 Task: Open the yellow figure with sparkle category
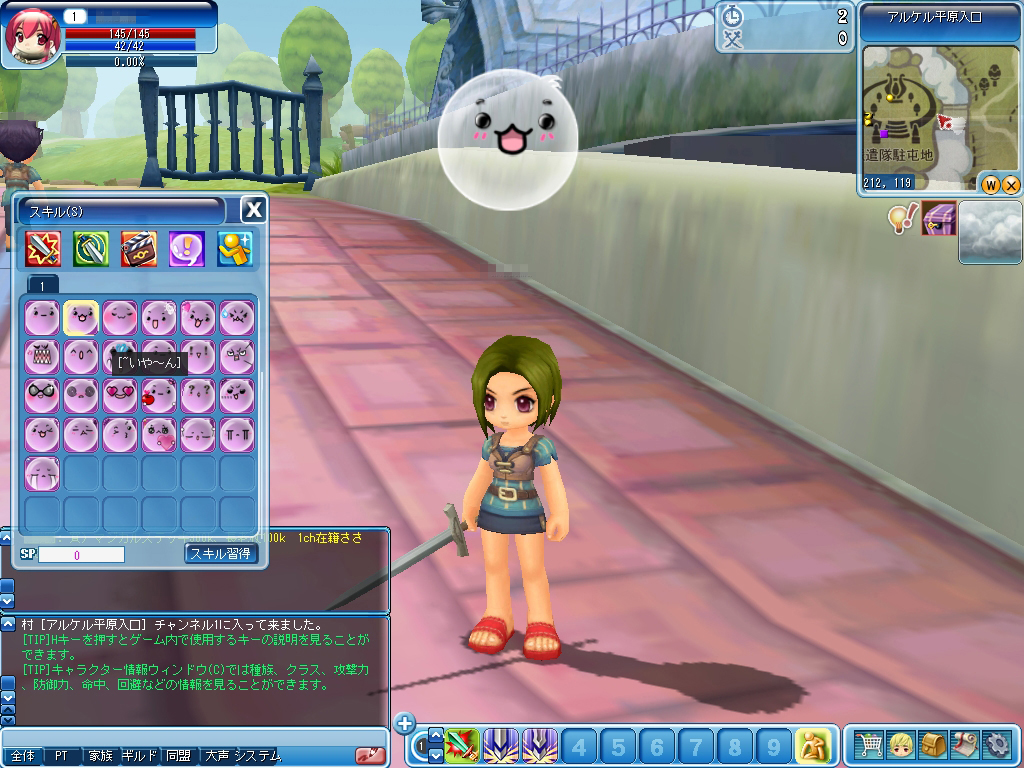[x=235, y=248]
